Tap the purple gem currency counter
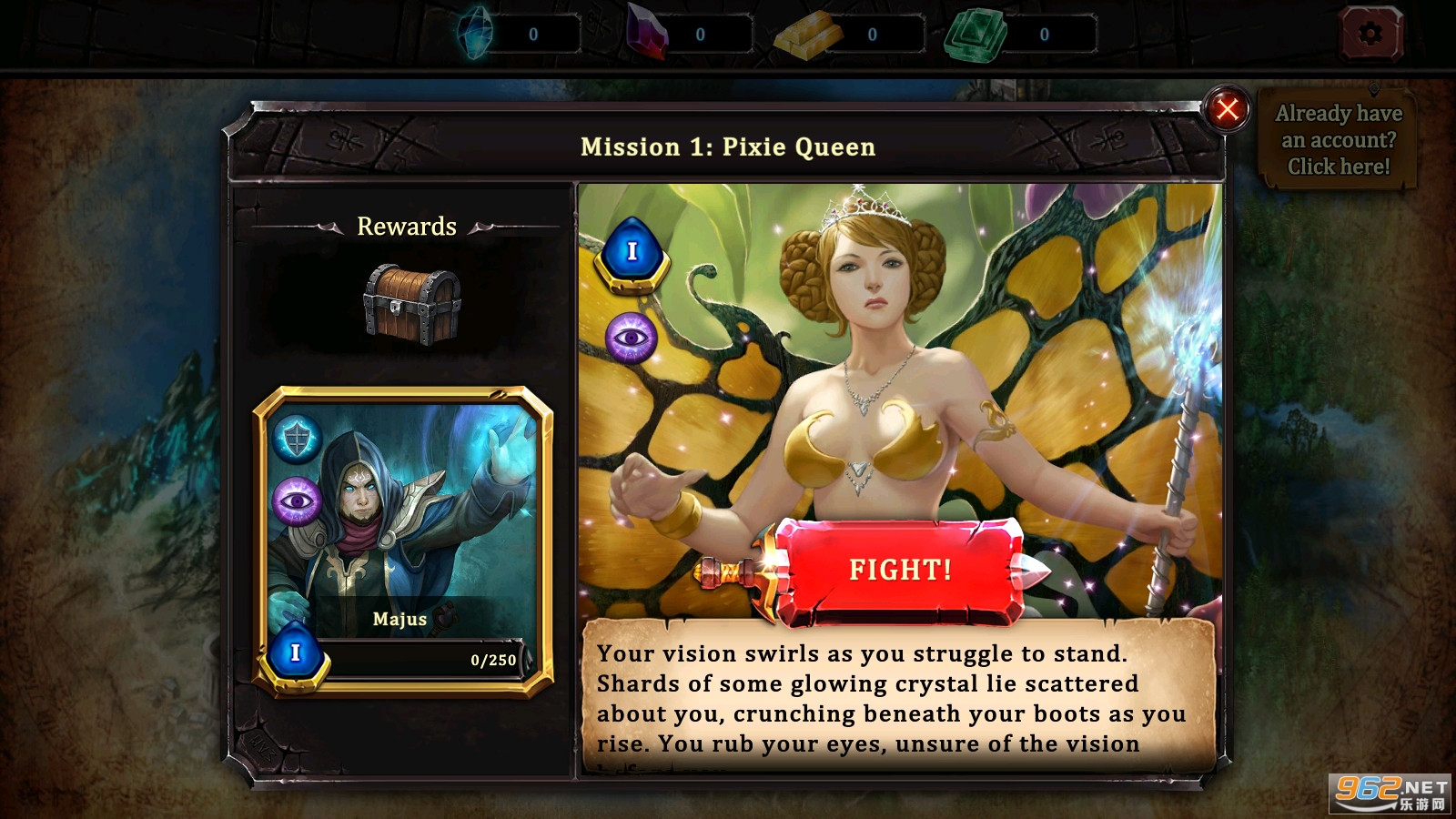The height and width of the screenshot is (819, 1456). [x=690, y=35]
